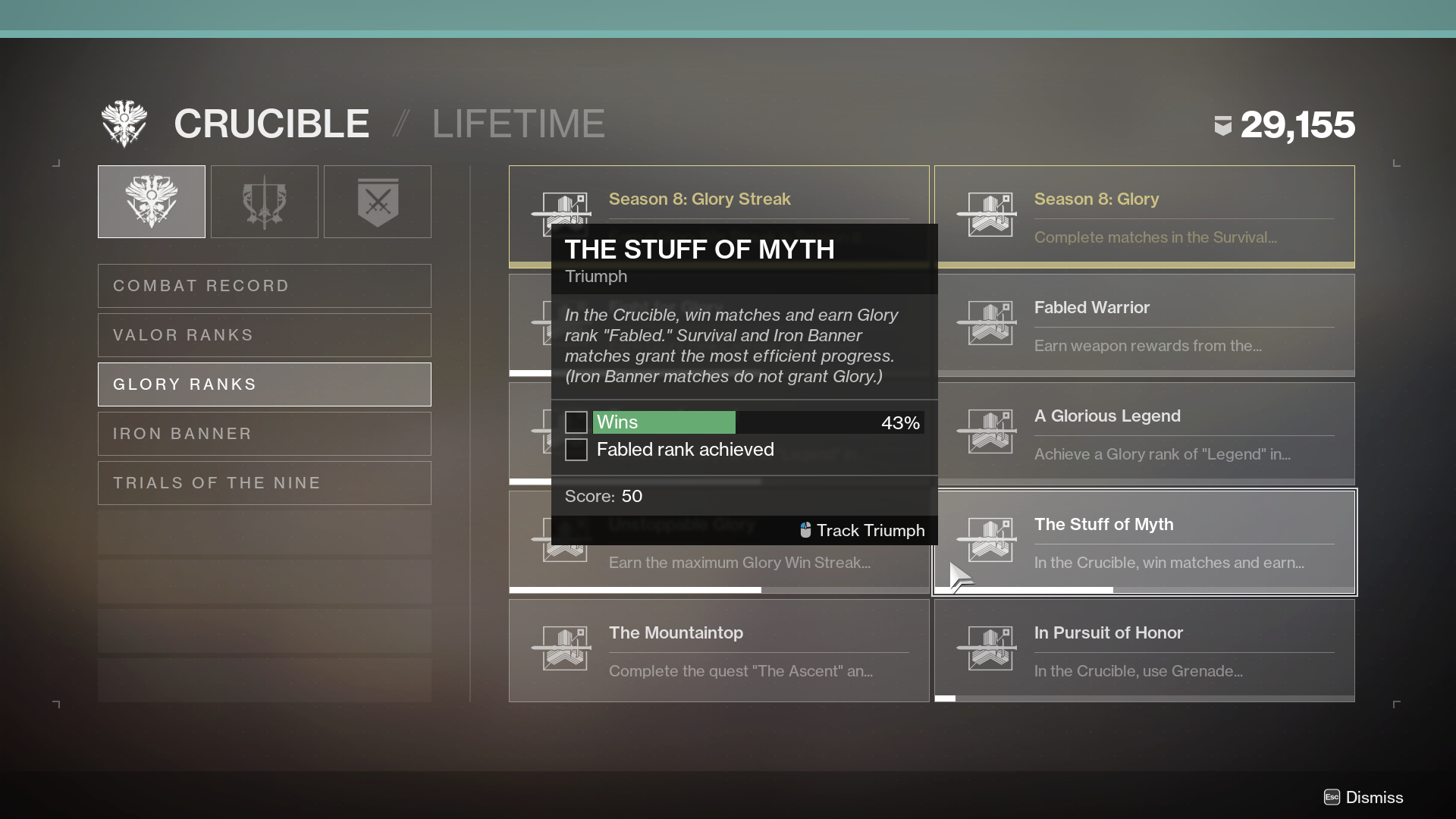Viewport: 1456px width, 819px height.
Task: Show Trials of the Nine triumphs
Action: click(264, 483)
